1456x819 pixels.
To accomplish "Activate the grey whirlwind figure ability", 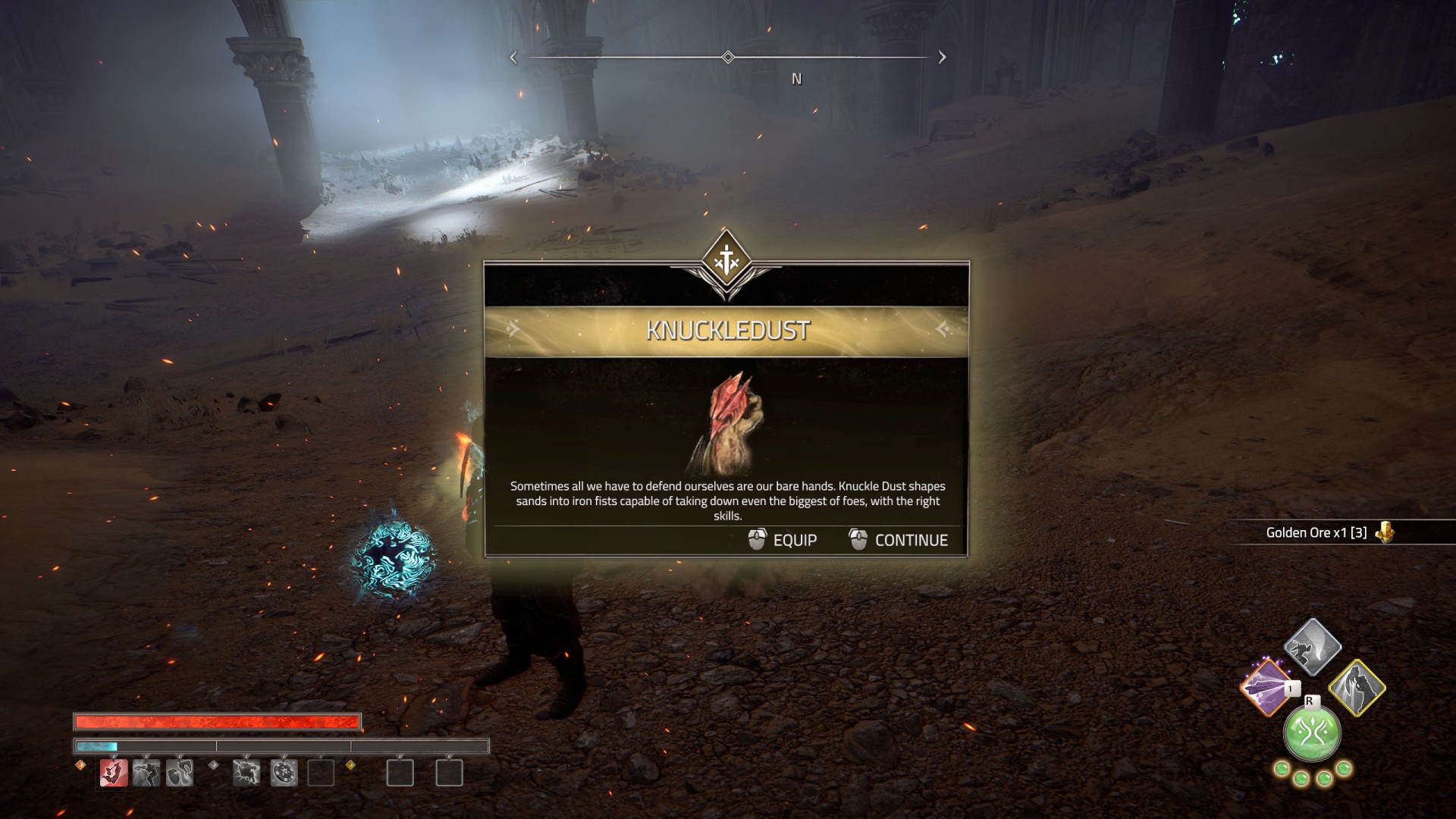I will tap(1312, 646).
